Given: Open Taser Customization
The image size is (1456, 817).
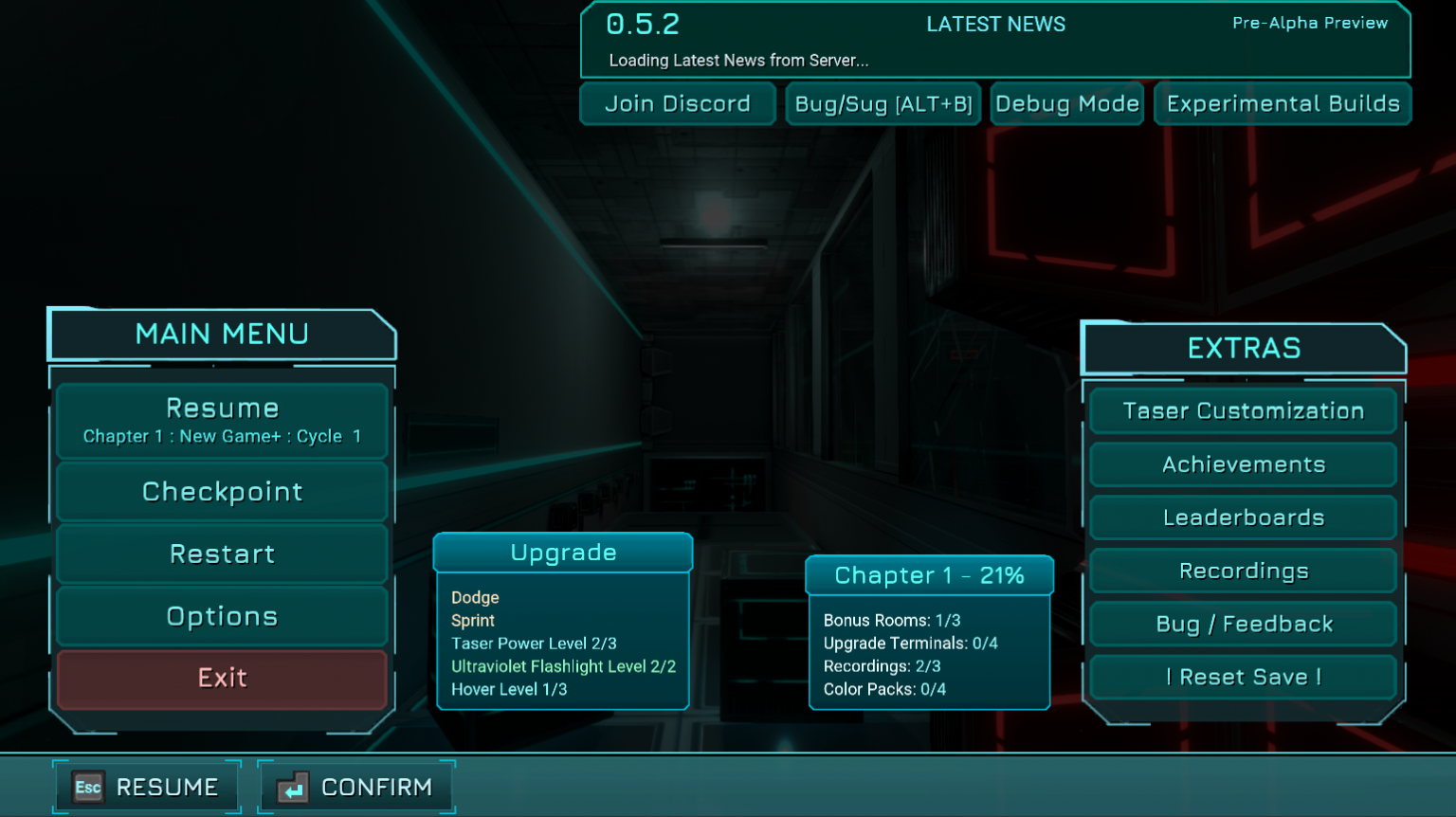Looking at the screenshot, I should tap(1243, 410).
